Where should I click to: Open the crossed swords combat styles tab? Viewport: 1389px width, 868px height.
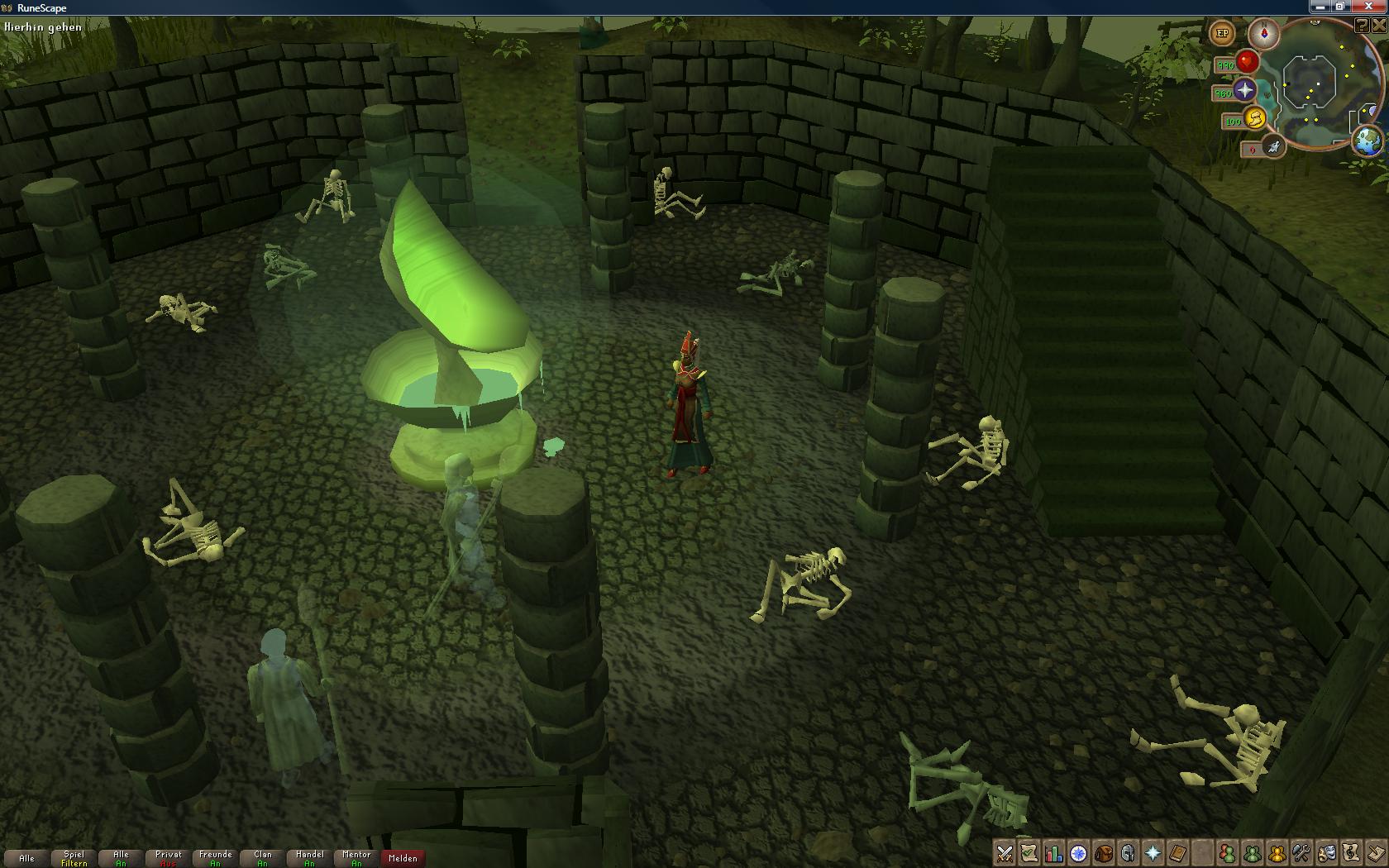coord(1005,853)
